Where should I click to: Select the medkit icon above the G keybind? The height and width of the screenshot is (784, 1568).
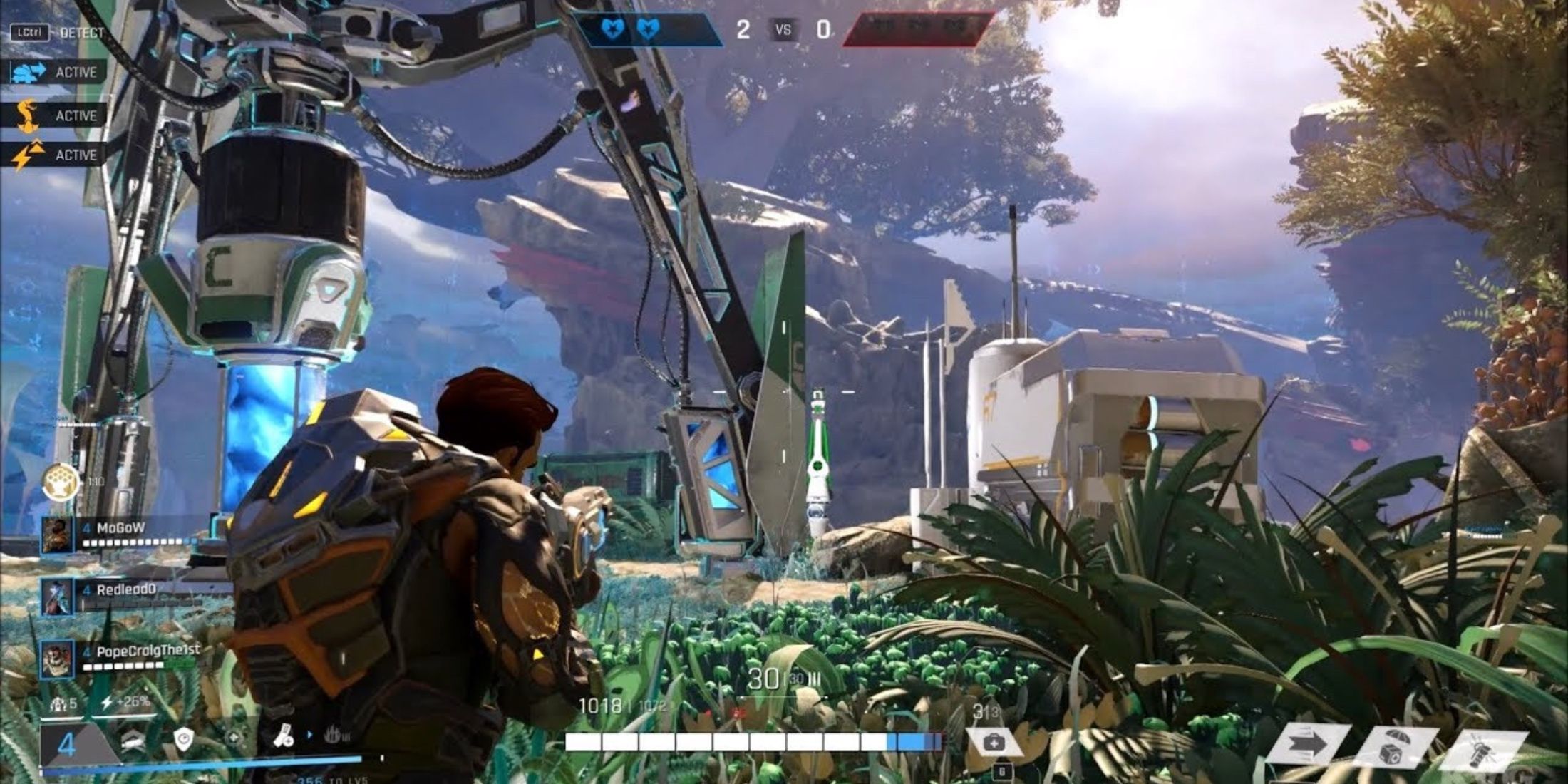point(995,743)
